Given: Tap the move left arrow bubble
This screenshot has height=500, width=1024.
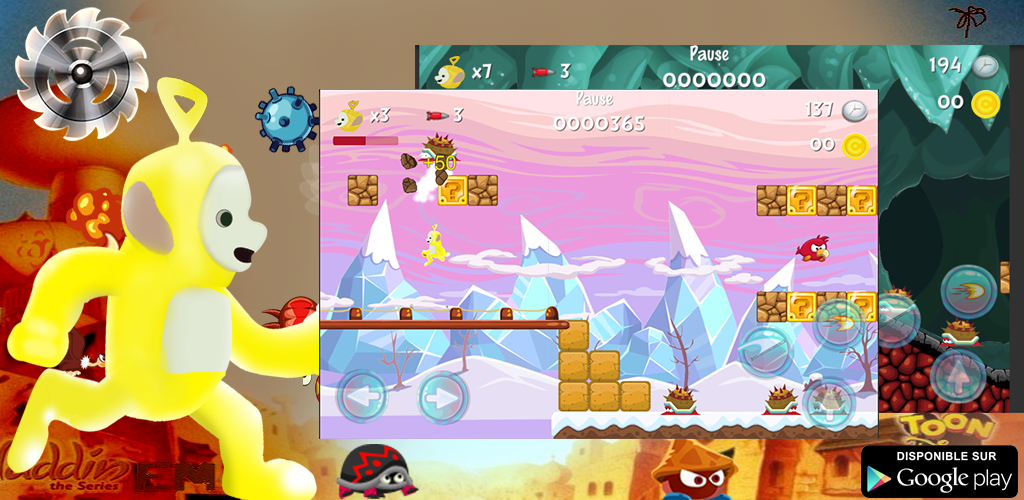Looking at the screenshot, I should tap(361, 396).
